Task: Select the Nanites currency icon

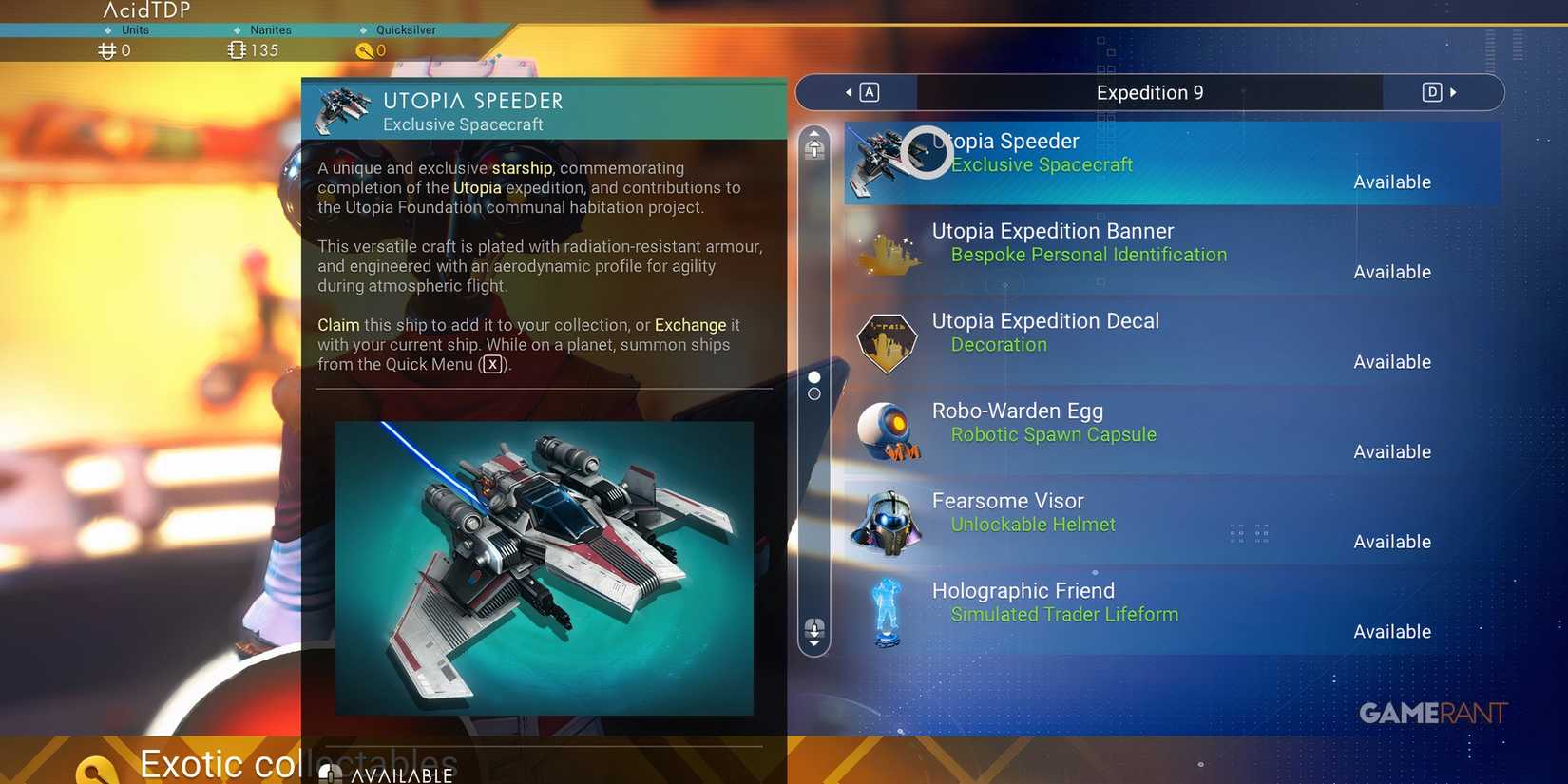Action: coord(236,49)
